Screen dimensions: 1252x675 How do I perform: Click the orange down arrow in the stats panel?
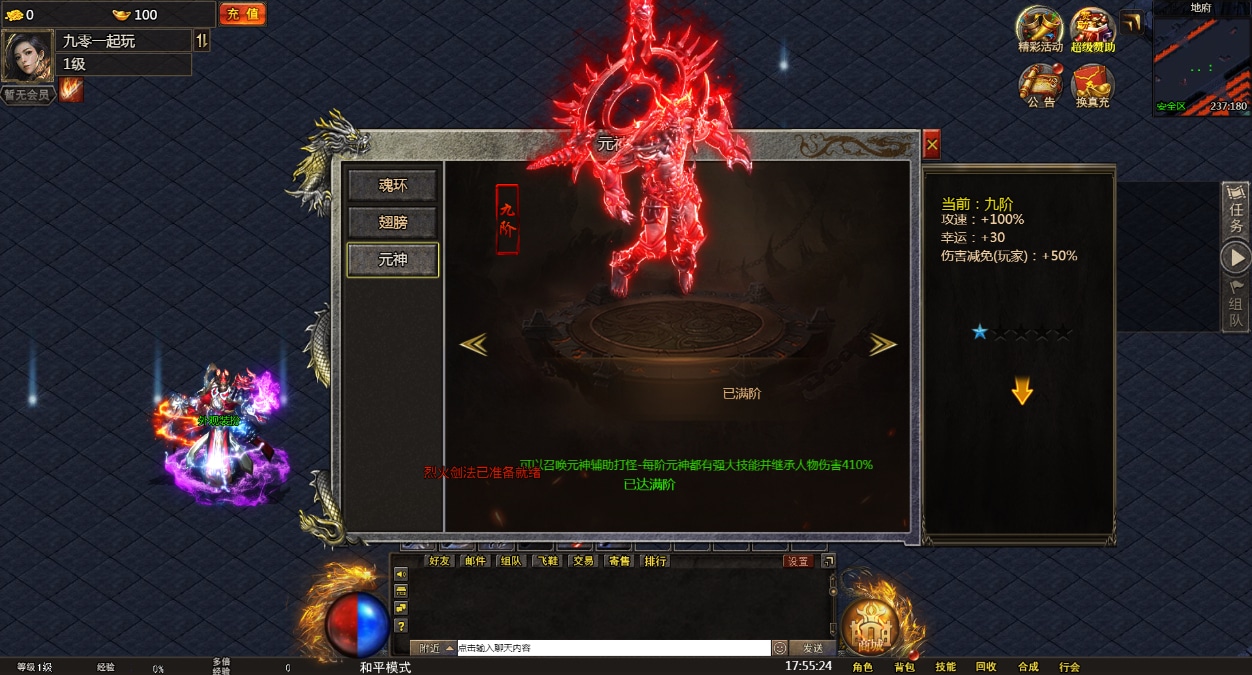click(1021, 391)
